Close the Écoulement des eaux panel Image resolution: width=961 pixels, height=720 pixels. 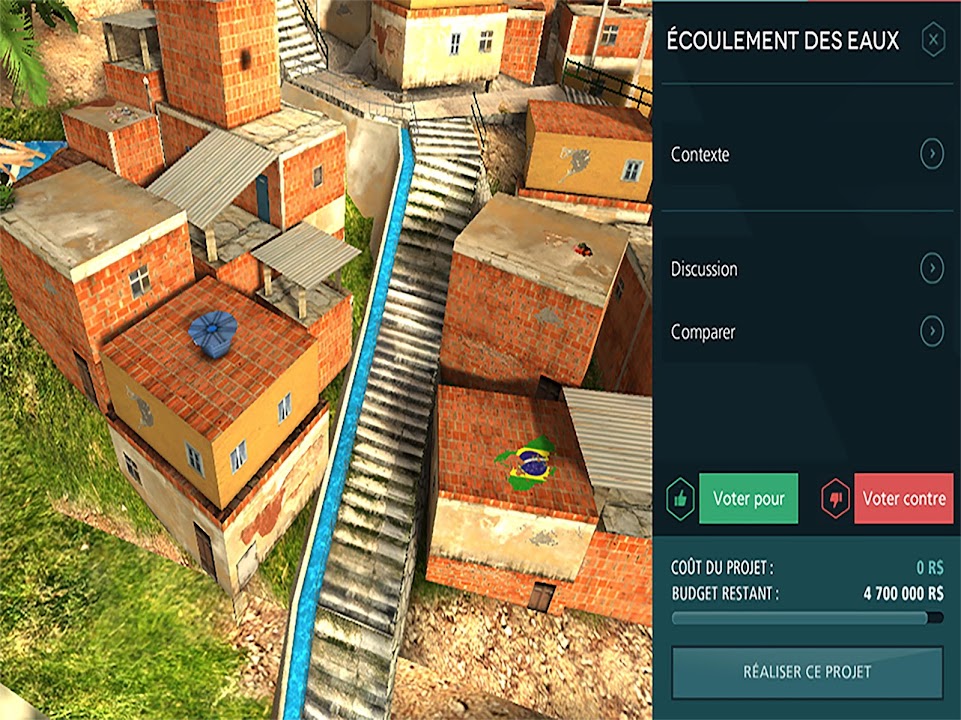932,41
